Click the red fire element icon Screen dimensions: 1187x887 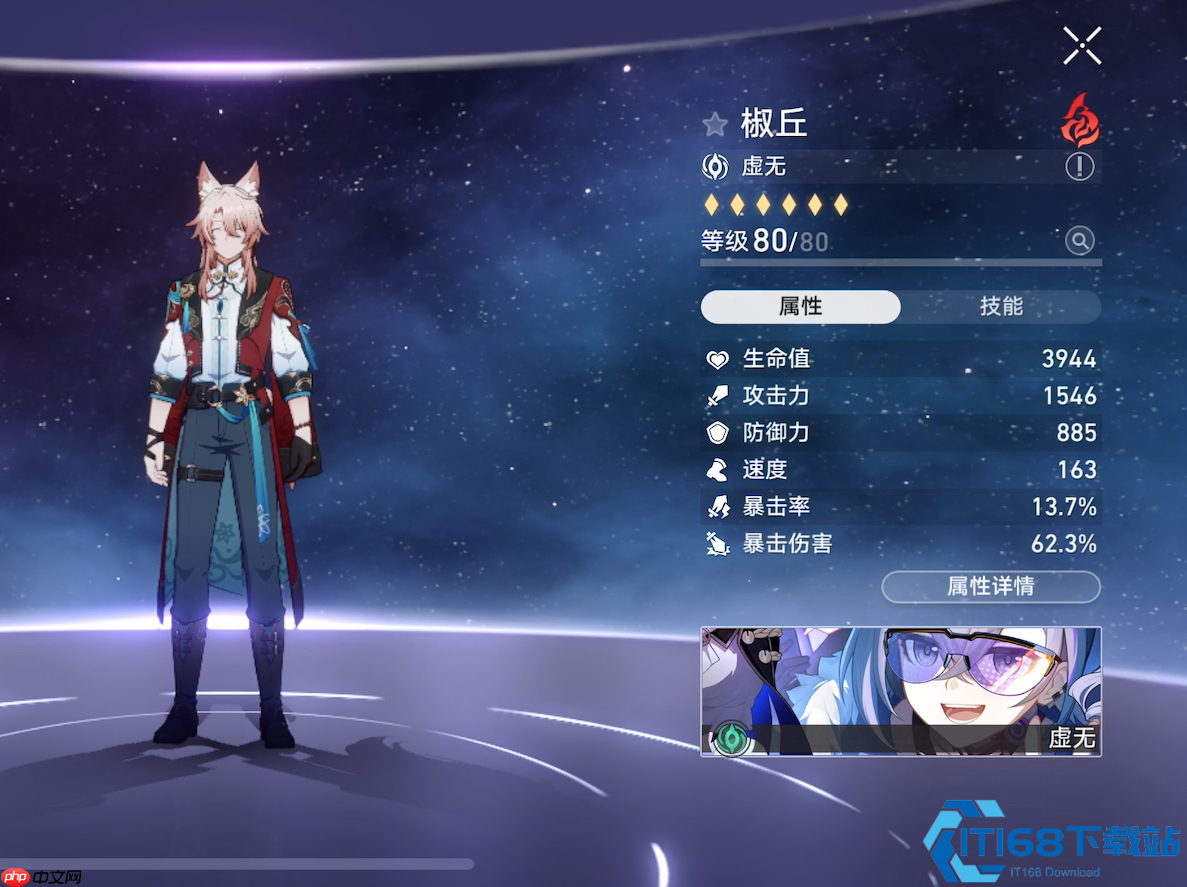1080,122
